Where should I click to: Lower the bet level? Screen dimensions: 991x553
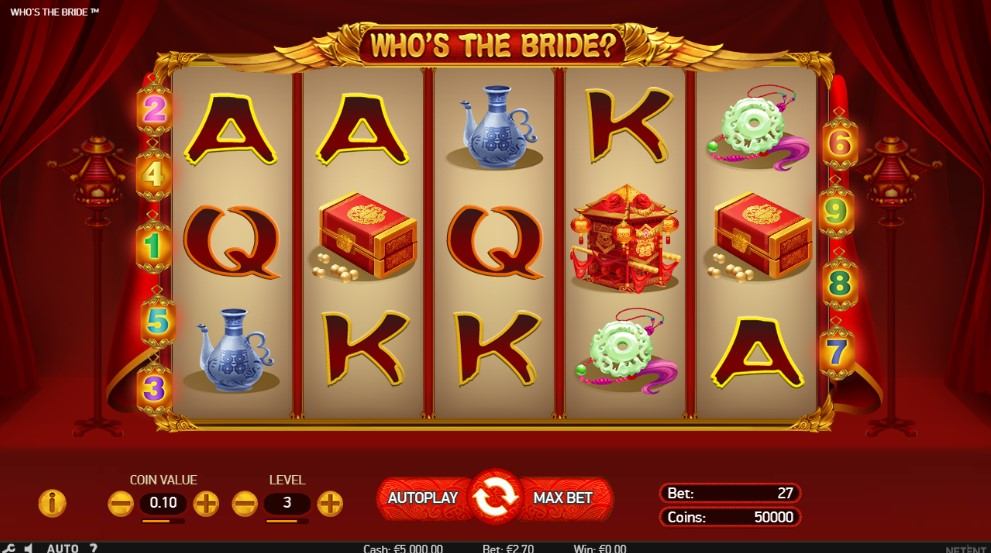(245, 503)
